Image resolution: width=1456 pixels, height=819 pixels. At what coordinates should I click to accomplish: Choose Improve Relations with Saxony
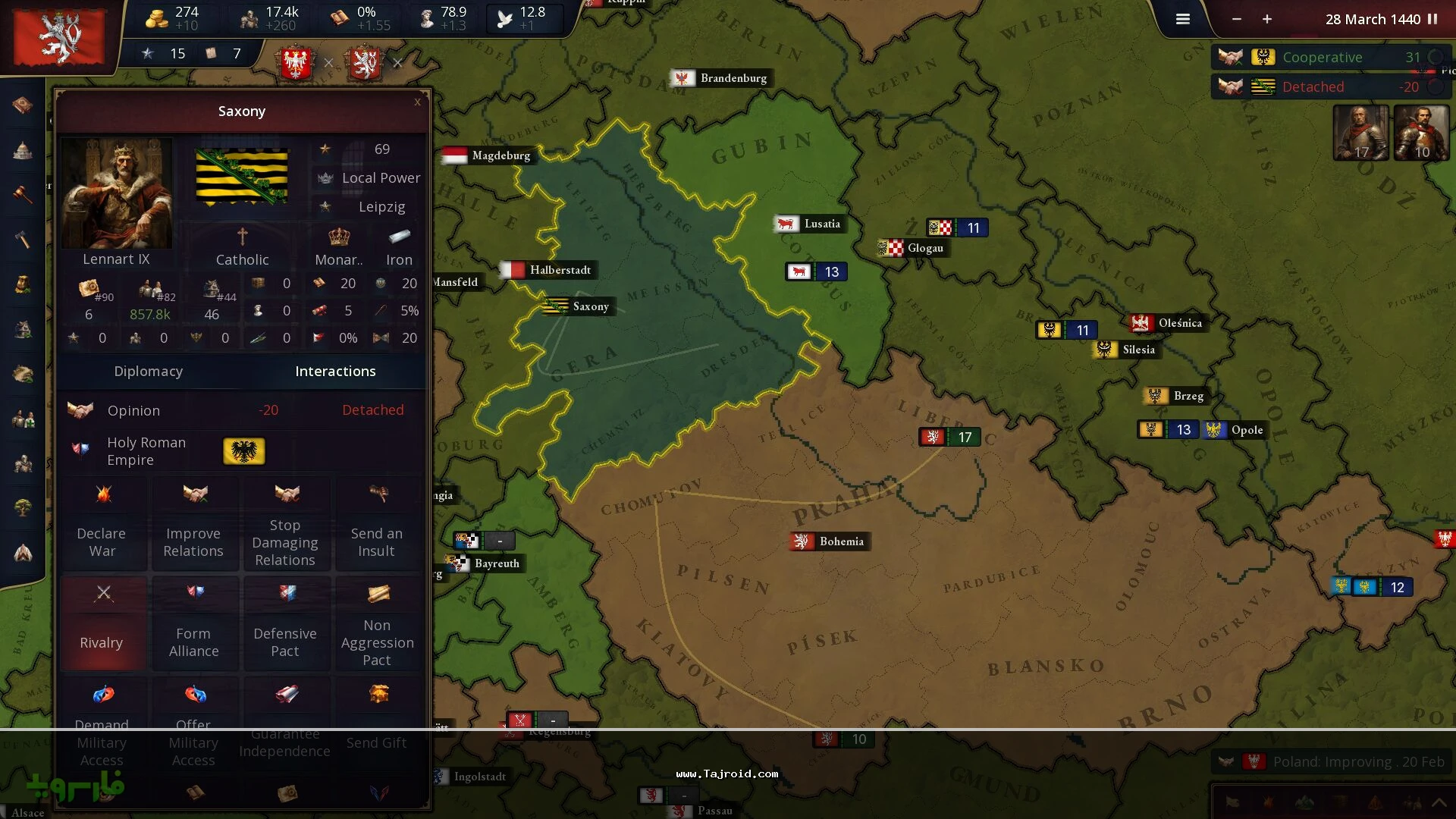194,523
